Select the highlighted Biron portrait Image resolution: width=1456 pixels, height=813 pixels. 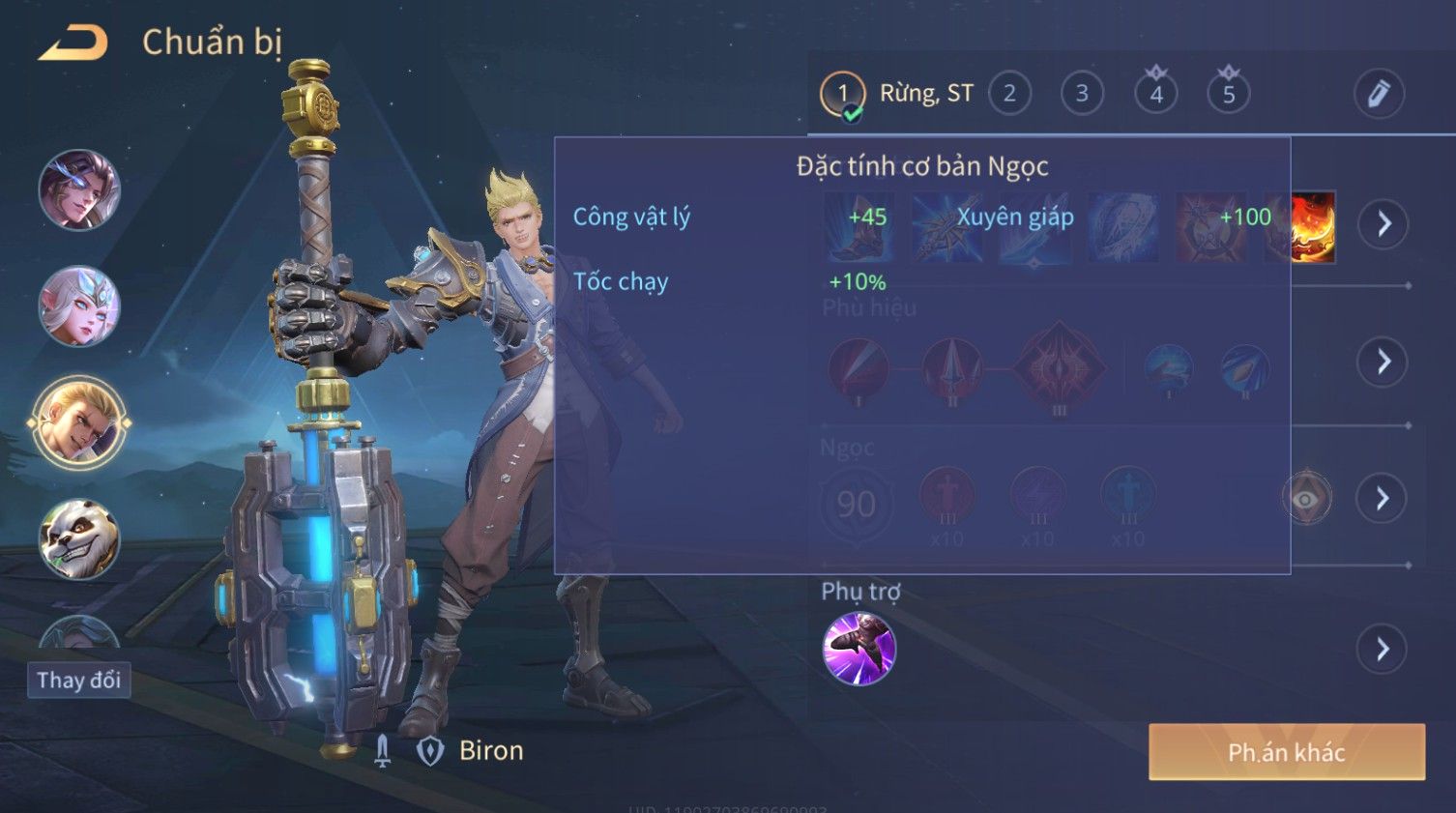pyautogui.click(x=79, y=423)
